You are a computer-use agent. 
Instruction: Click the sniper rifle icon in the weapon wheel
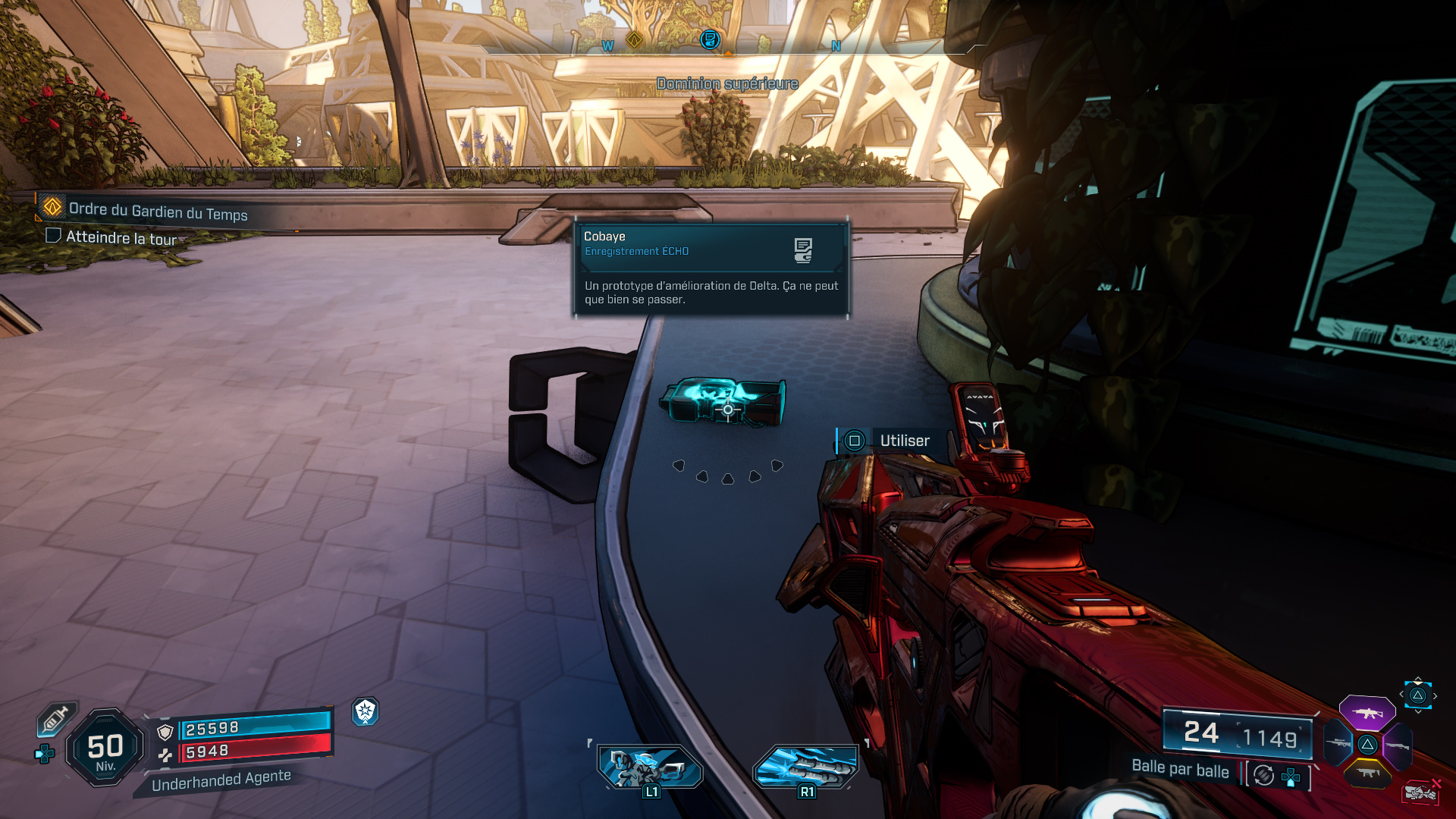click(1337, 742)
